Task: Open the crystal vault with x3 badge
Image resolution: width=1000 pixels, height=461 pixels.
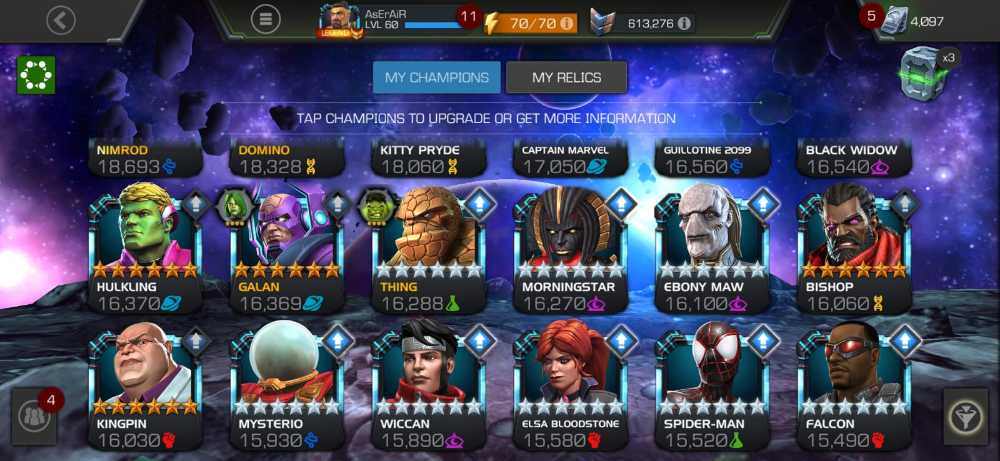Action: coord(925,72)
